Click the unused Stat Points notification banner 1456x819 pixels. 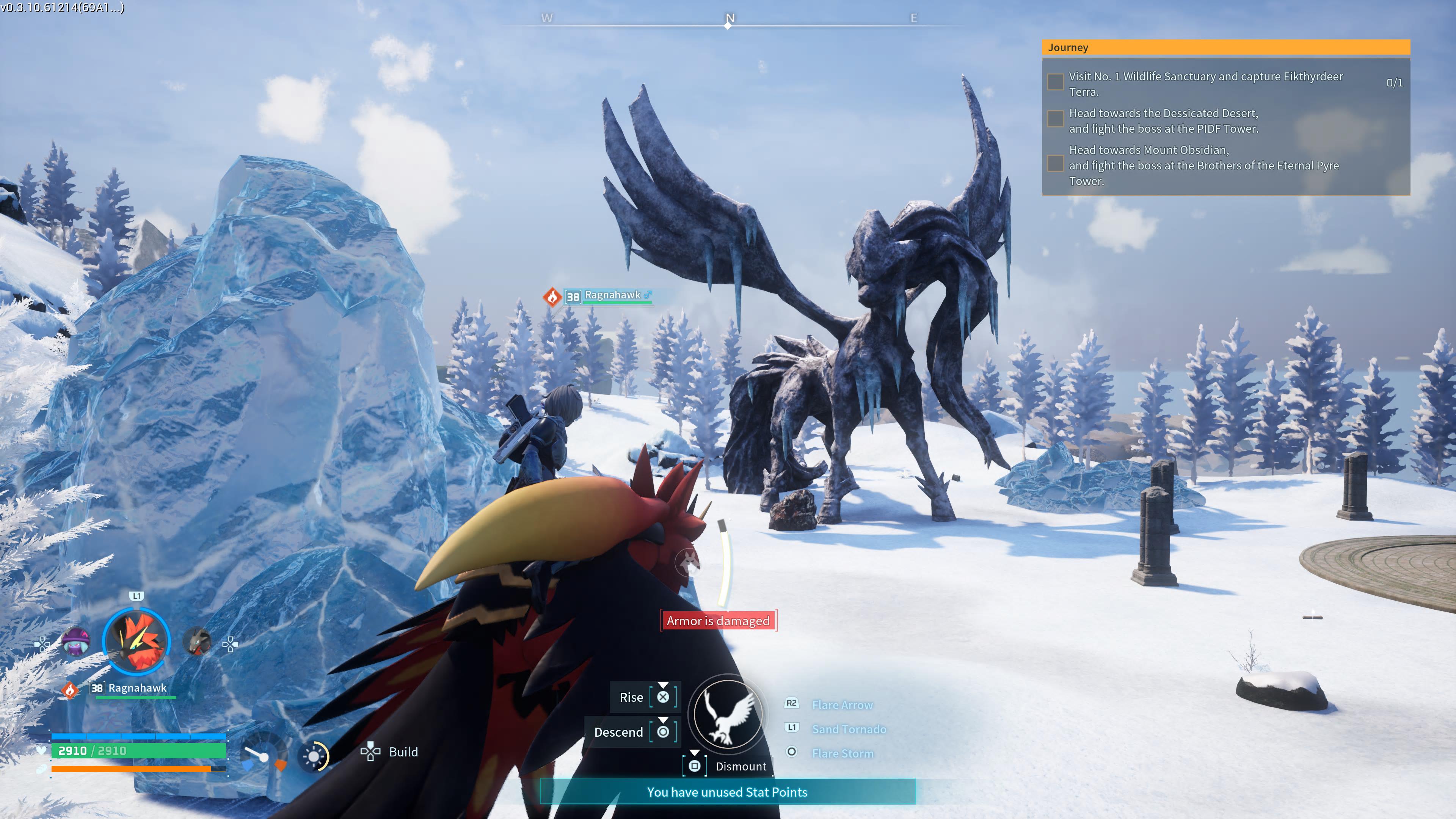[x=727, y=792]
